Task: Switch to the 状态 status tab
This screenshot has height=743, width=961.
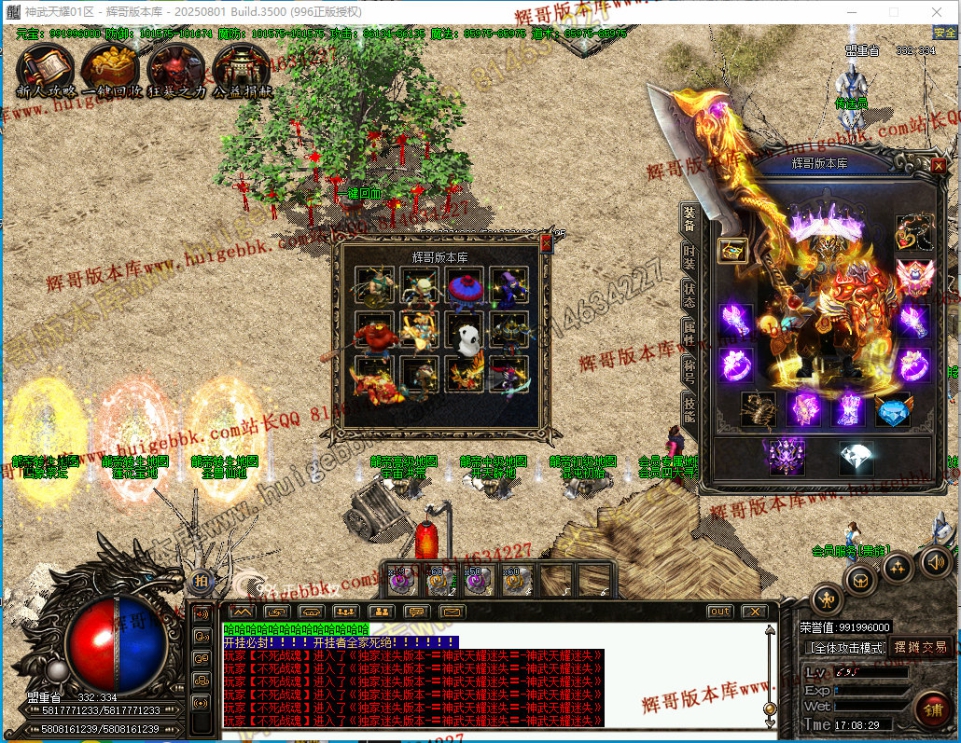Action: (690, 293)
